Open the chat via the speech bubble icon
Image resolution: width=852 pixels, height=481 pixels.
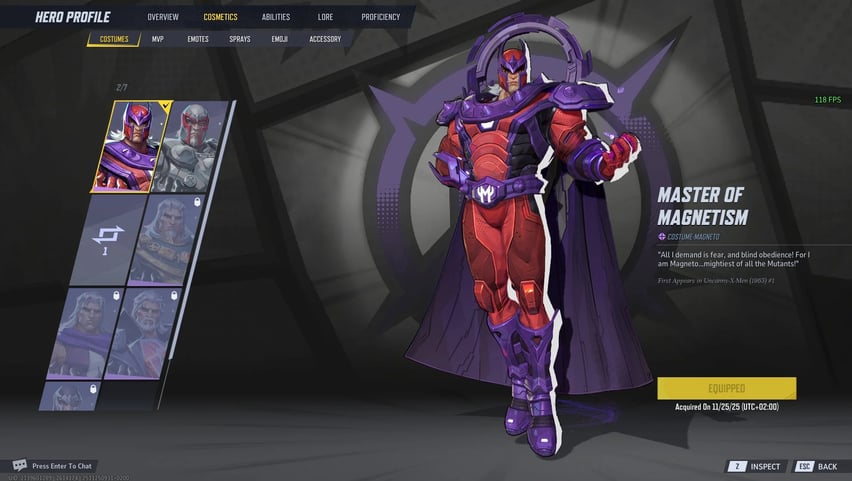19,465
